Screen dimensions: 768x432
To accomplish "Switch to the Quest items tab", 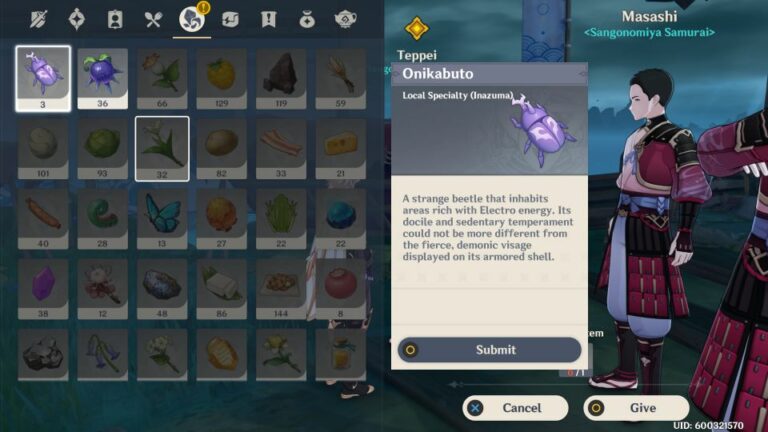I will click(x=268, y=19).
